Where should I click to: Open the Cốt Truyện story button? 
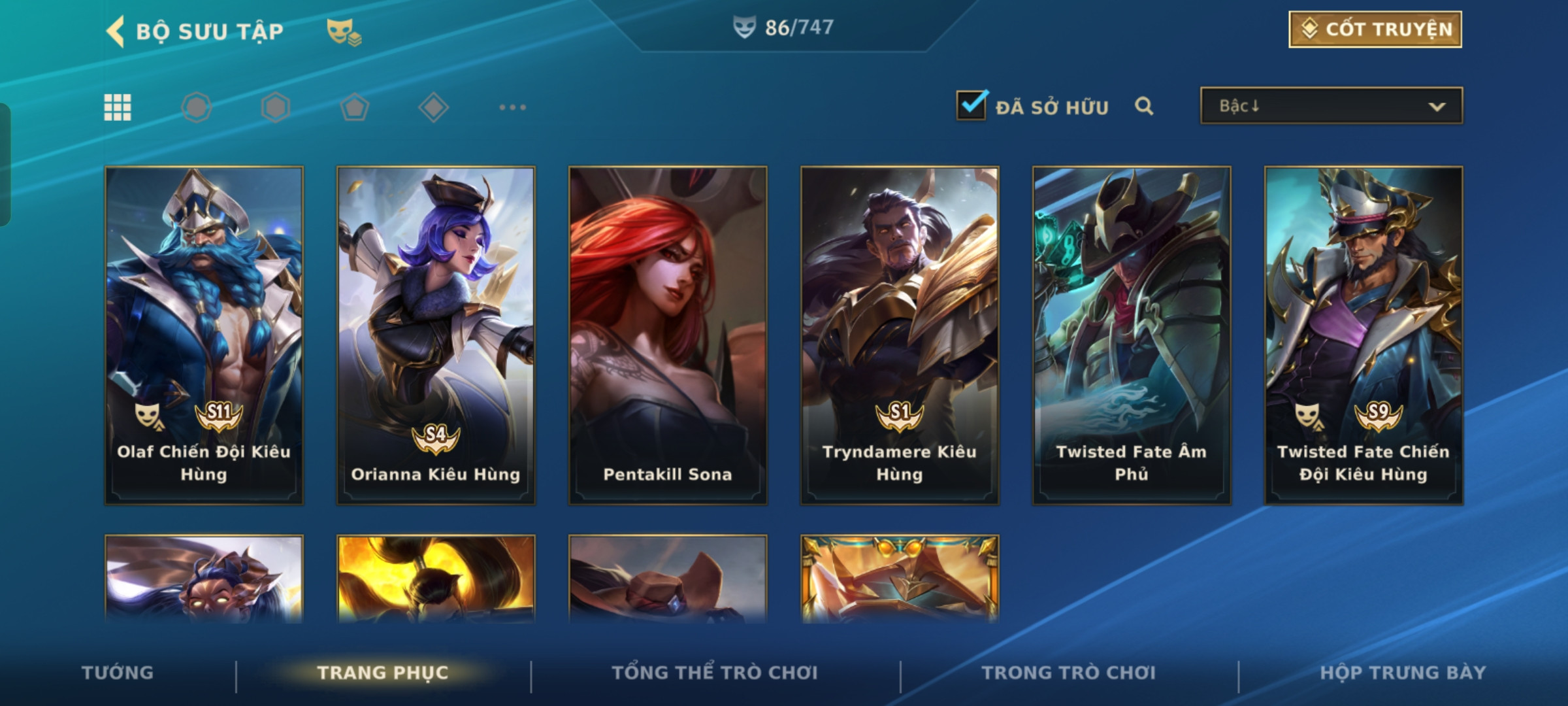pyautogui.click(x=1375, y=29)
